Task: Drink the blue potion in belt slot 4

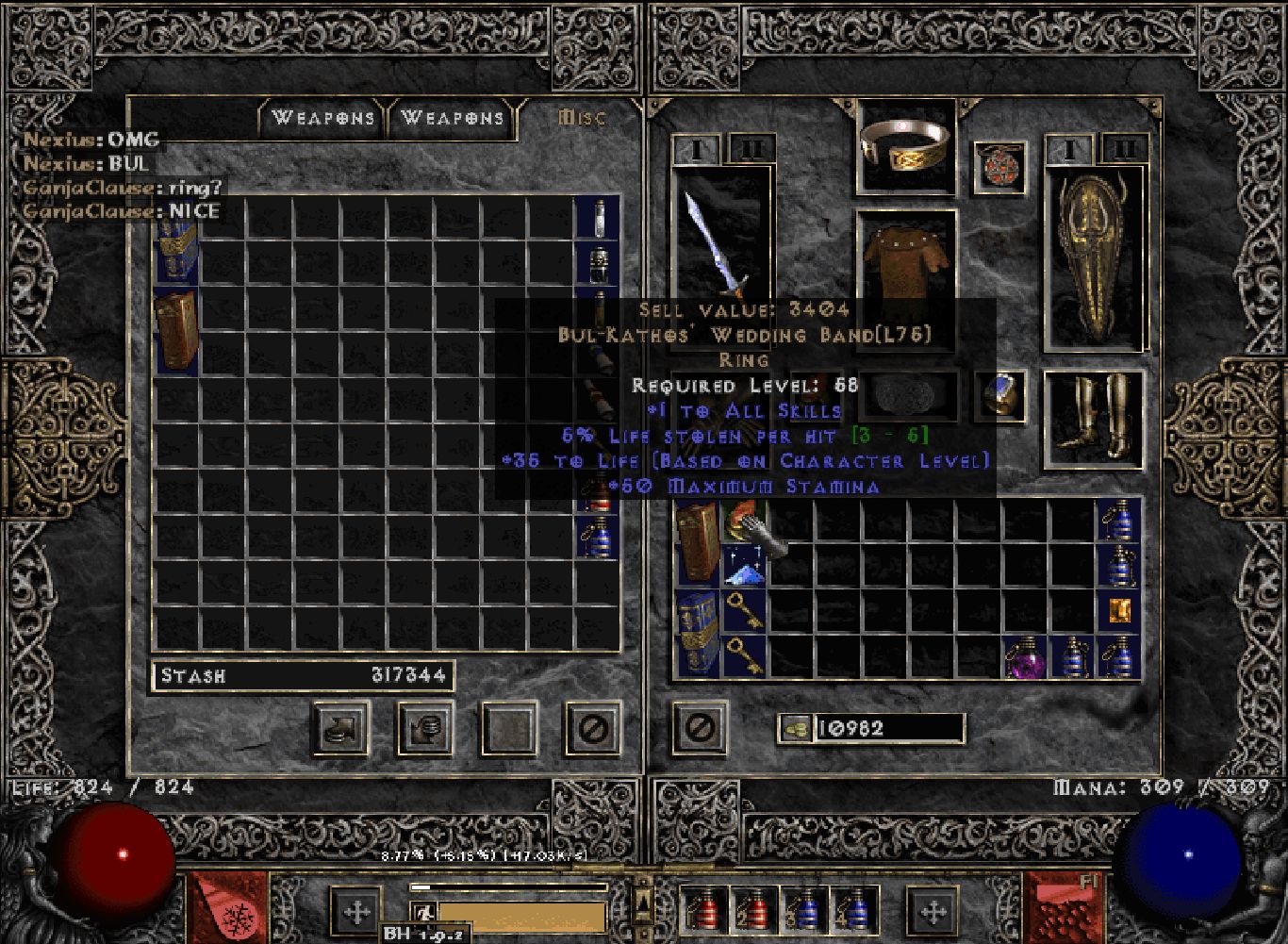Action: 855,908
